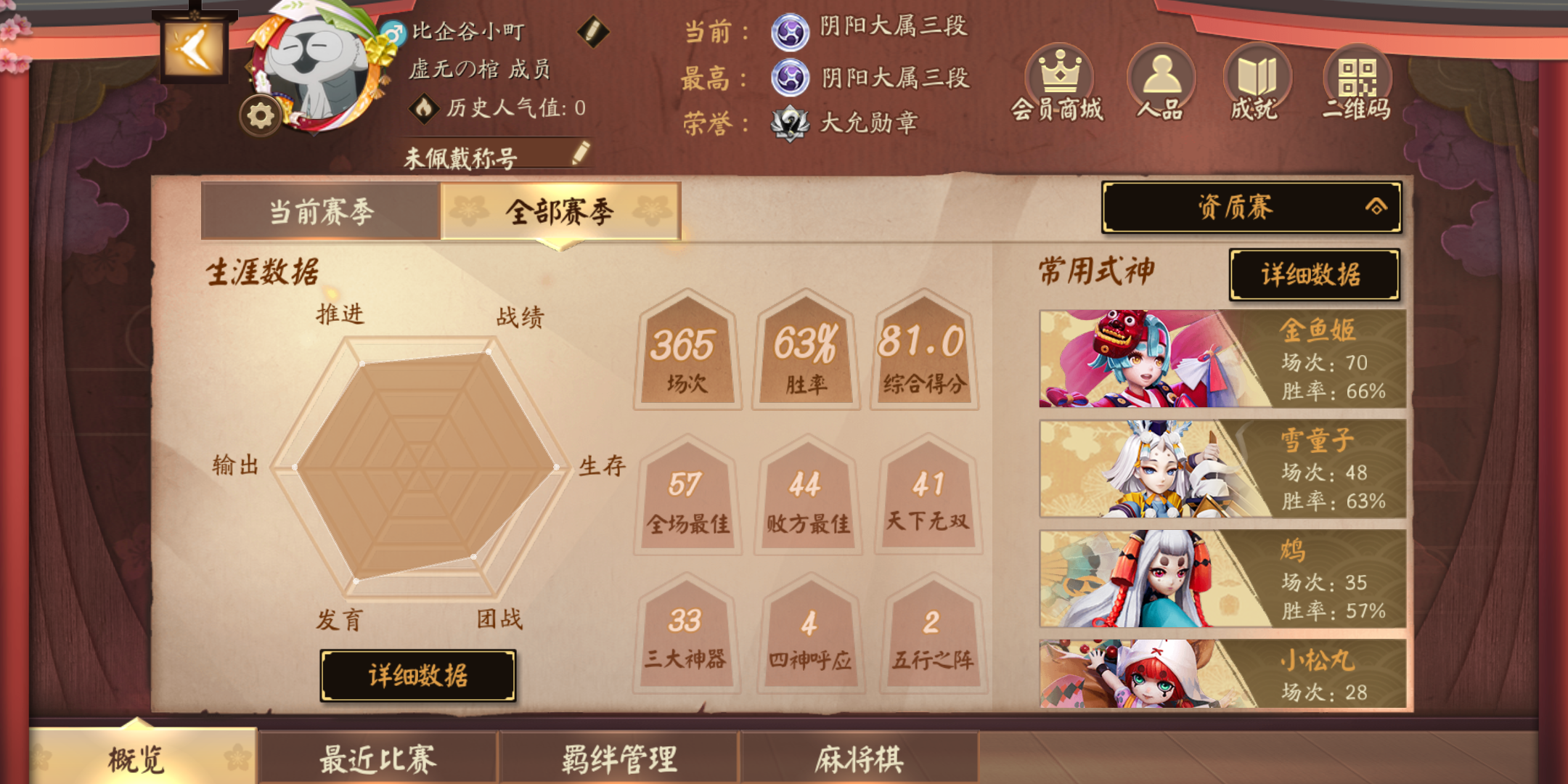Click the 荣誉 medal badge for 大允勋章

(790, 122)
